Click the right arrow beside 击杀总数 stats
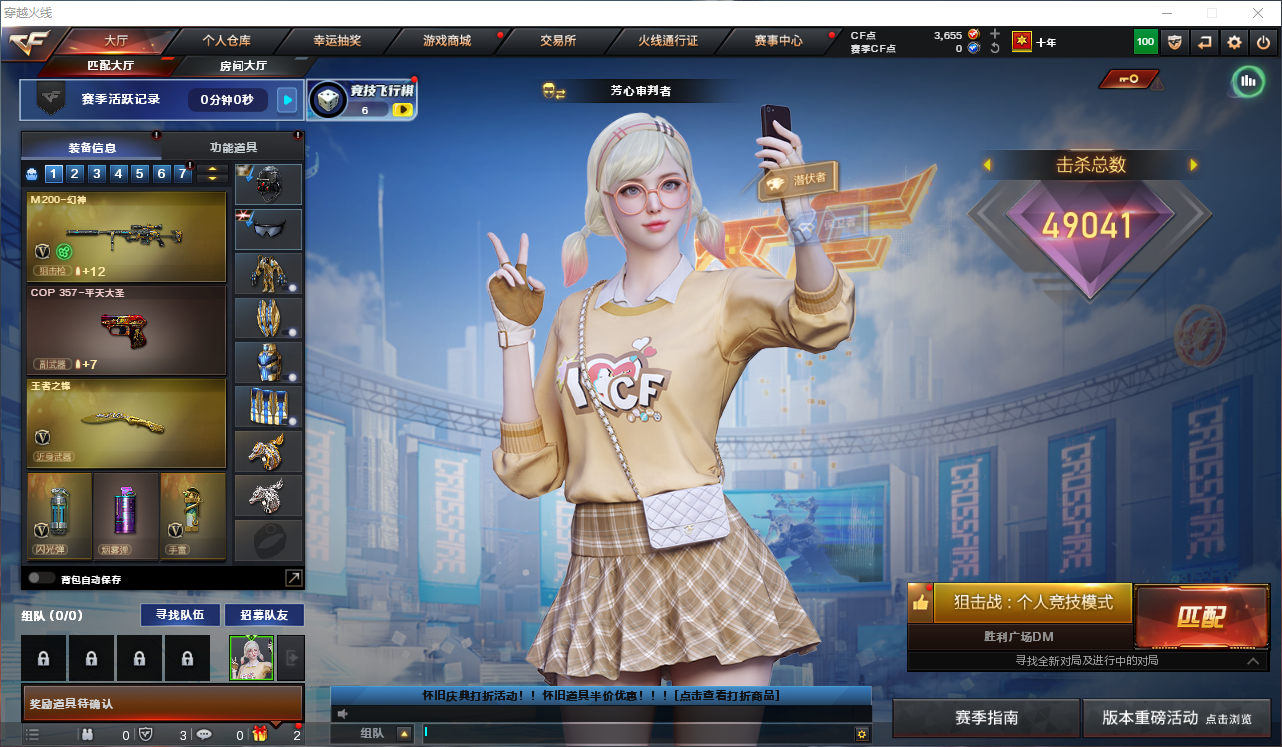 [1192, 165]
